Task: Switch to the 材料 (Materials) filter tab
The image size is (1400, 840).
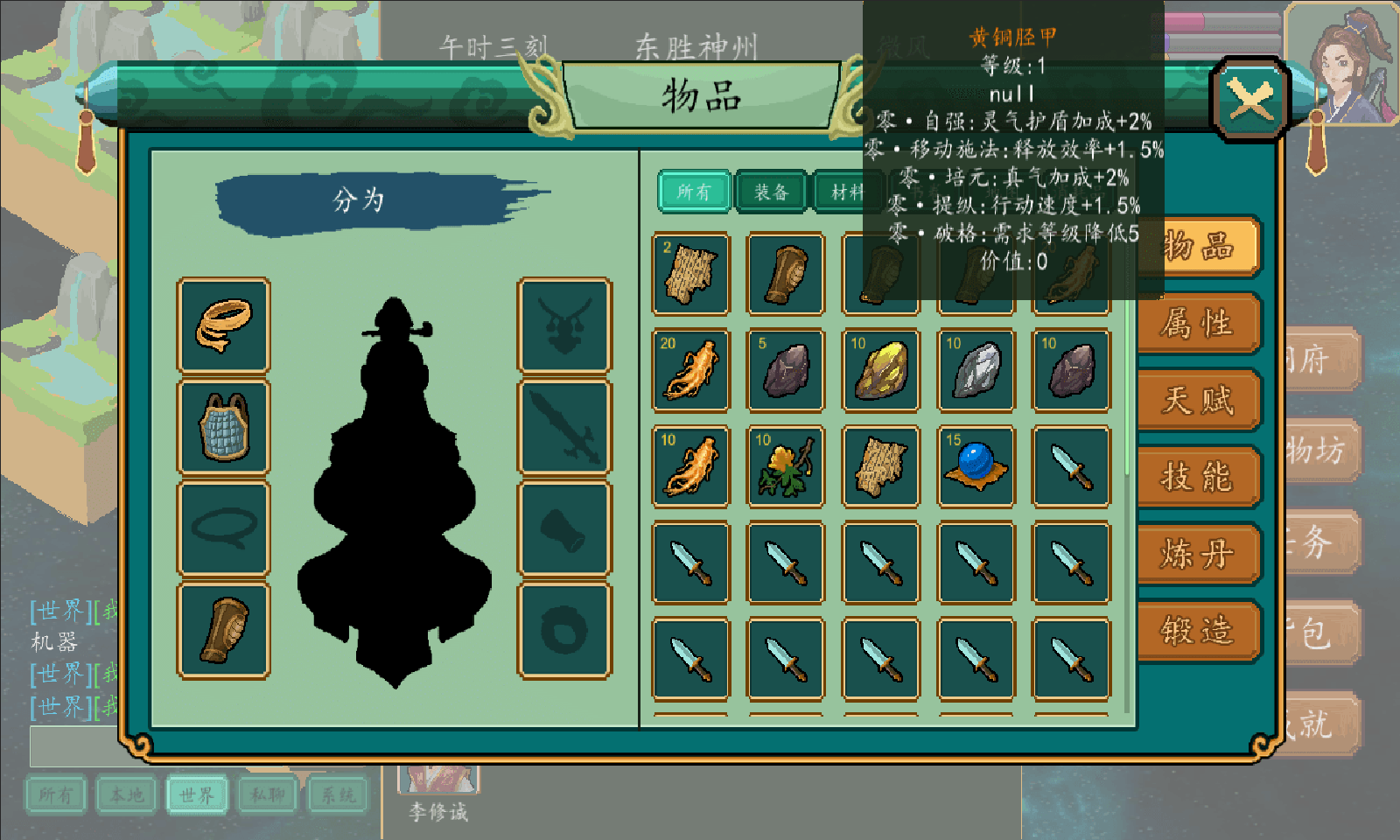Action: [847, 190]
